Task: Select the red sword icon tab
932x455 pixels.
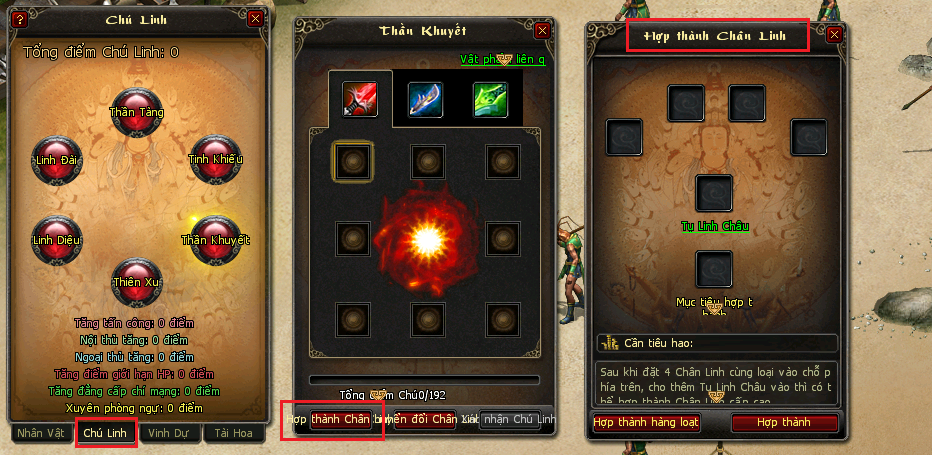Action: 360,99
